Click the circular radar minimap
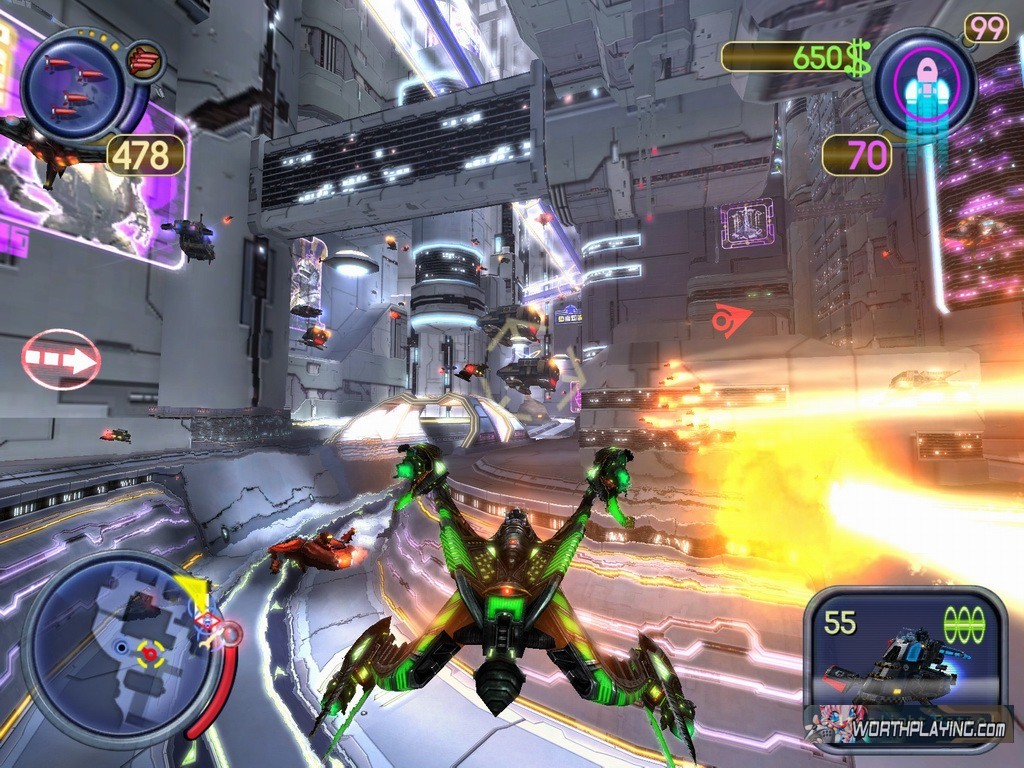1024x768 pixels. 122,651
